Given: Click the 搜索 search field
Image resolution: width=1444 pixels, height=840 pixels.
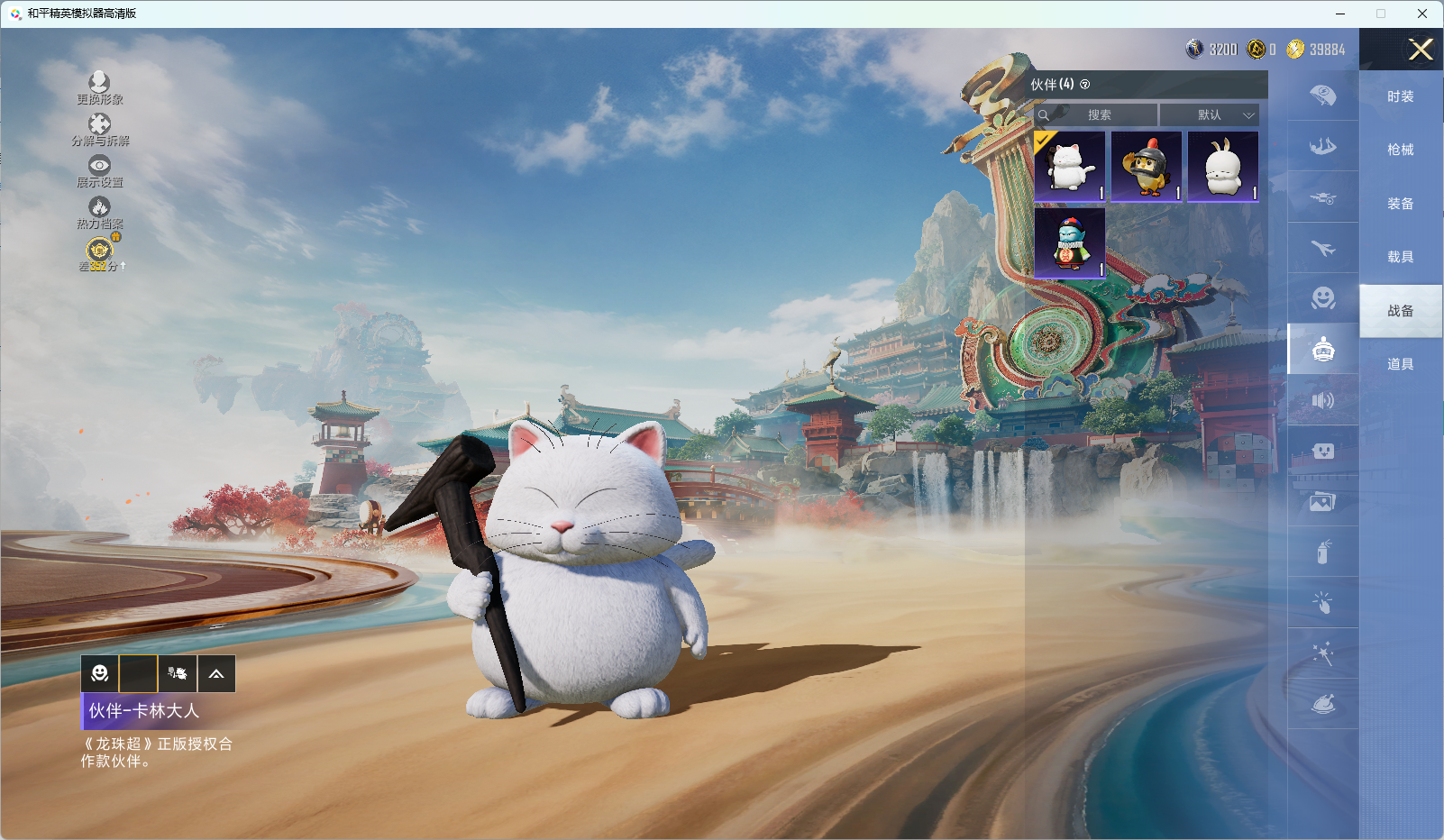Looking at the screenshot, I should pyautogui.click(x=1098, y=115).
